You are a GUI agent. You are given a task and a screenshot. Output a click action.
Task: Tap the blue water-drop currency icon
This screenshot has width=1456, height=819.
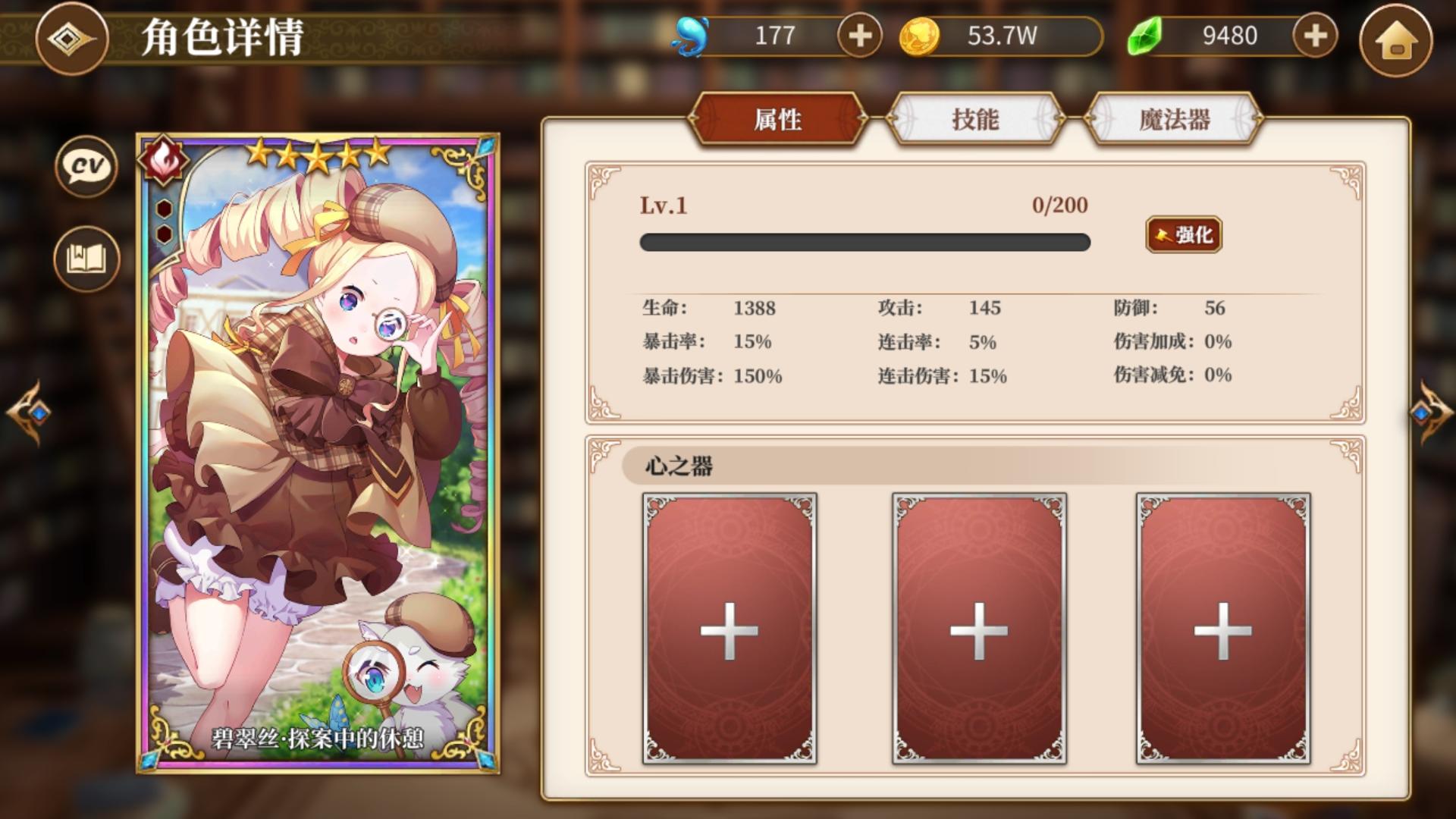pos(692,33)
